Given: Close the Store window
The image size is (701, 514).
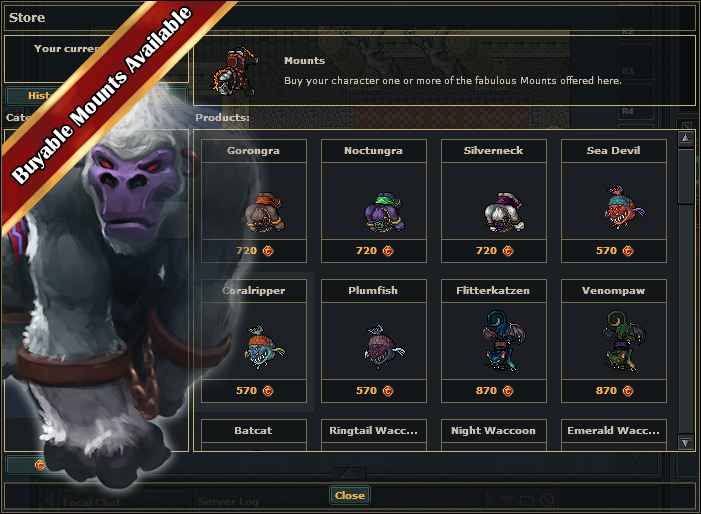Looking at the screenshot, I should (x=349, y=495).
